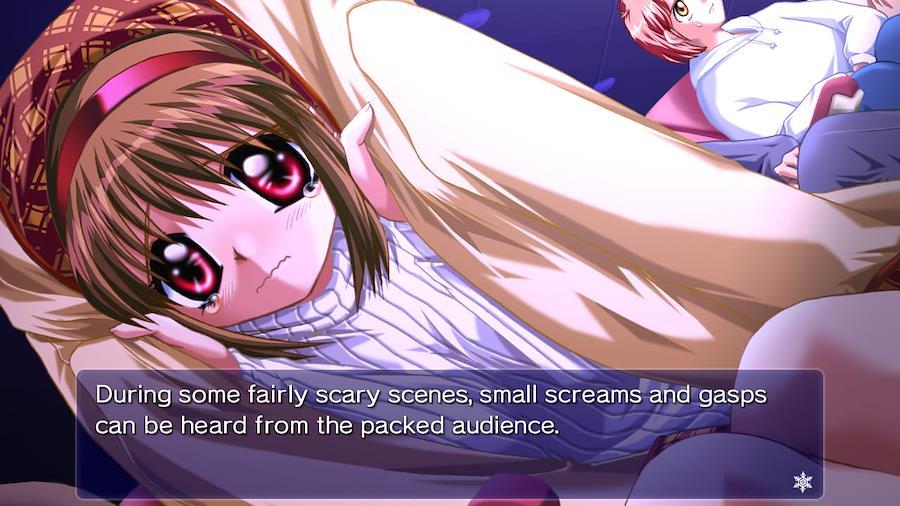Image resolution: width=900 pixels, height=506 pixels.
Task: Click the snowflake continue icon
Action: 802,482
